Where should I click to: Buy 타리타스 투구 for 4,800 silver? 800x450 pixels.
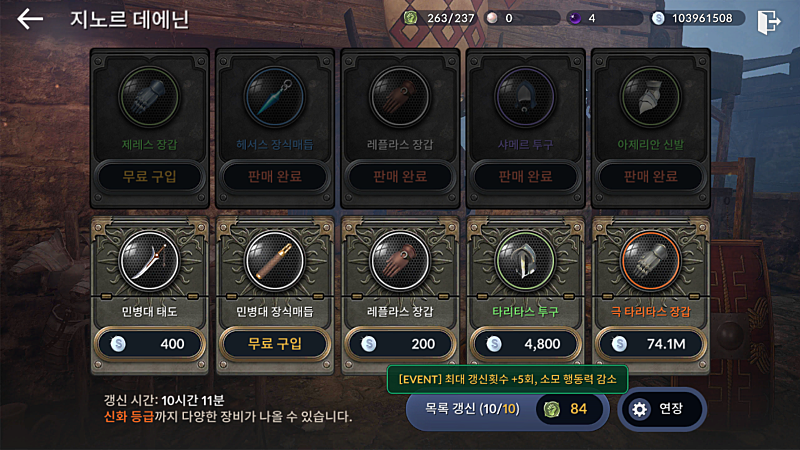pos(526,343)
